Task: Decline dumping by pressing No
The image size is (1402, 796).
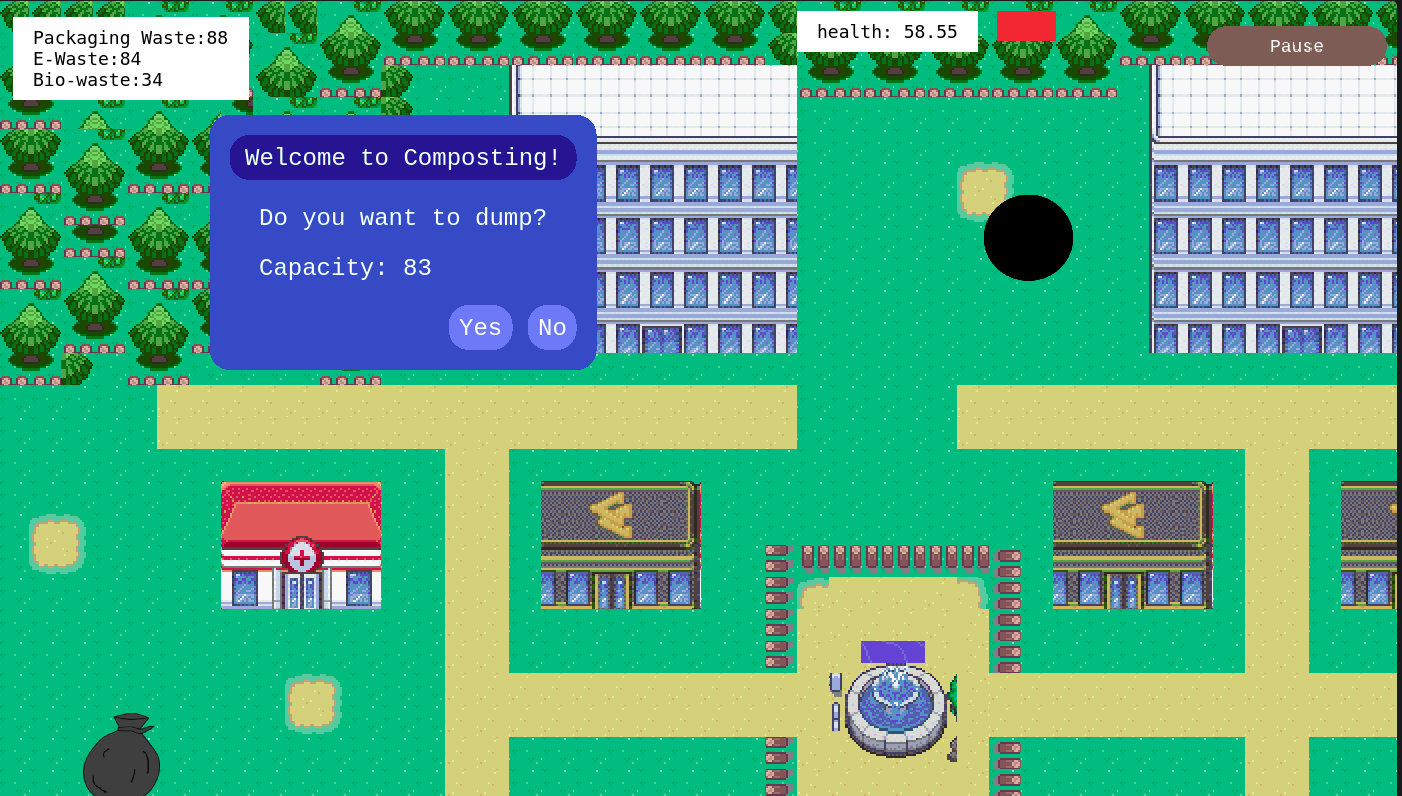Action: (x=551, y=327)
